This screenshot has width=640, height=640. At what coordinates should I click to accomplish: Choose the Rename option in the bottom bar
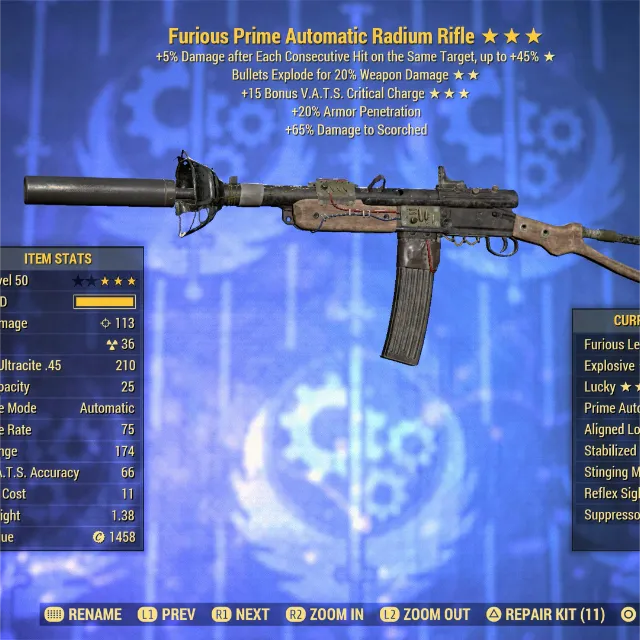[85, 614]
